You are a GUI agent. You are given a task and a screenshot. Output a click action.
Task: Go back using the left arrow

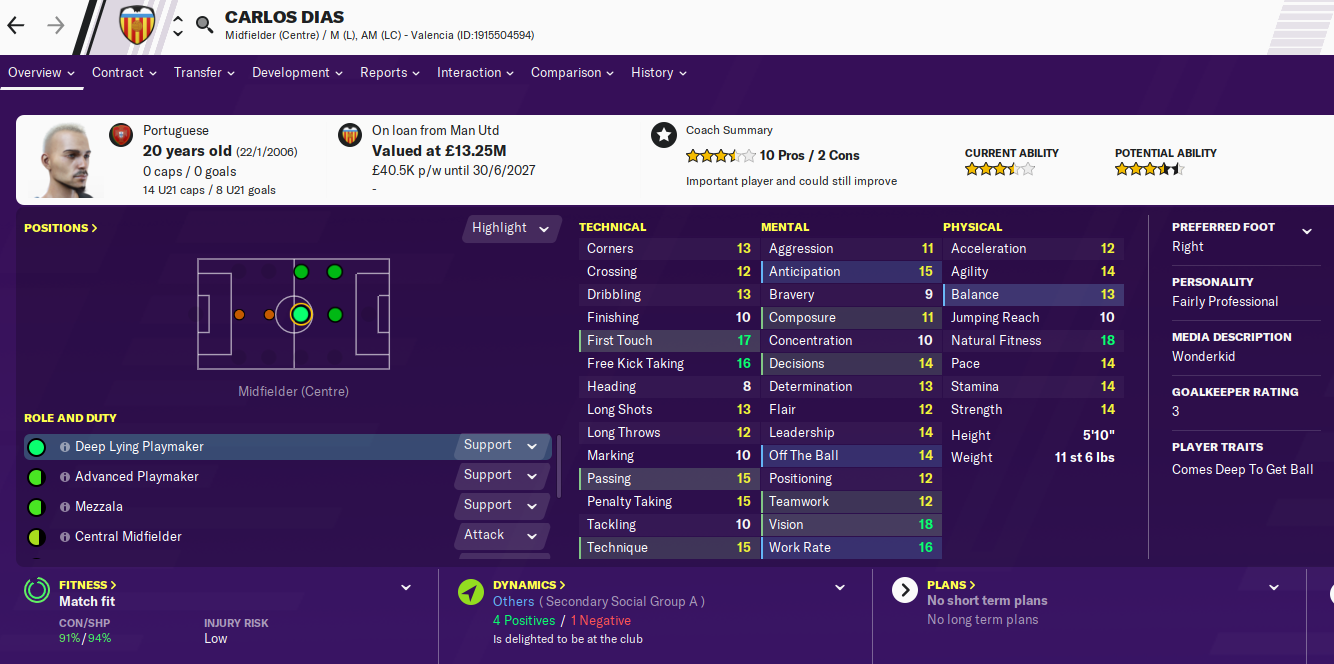point(16,26)
